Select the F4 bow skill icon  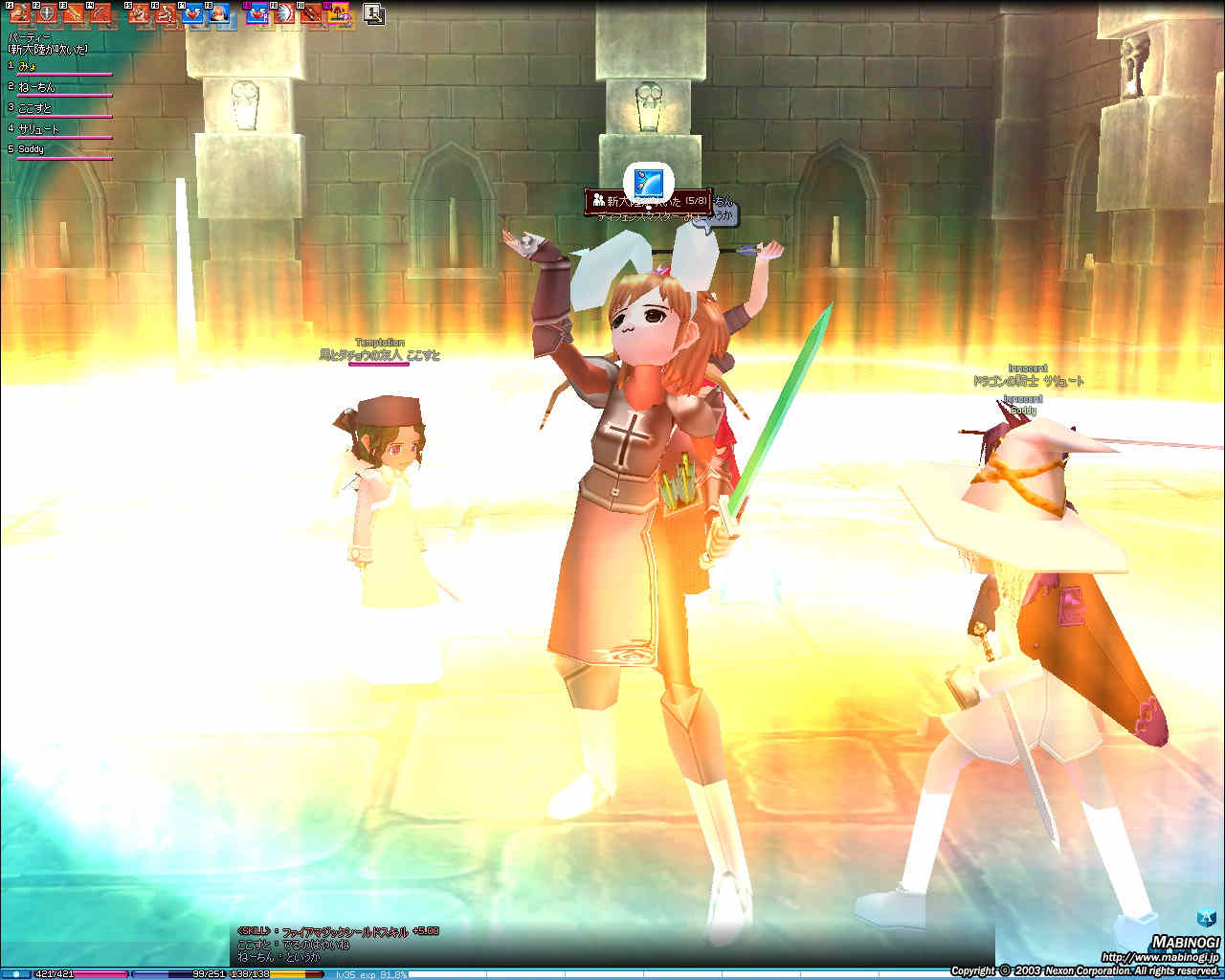pos(100,13)
